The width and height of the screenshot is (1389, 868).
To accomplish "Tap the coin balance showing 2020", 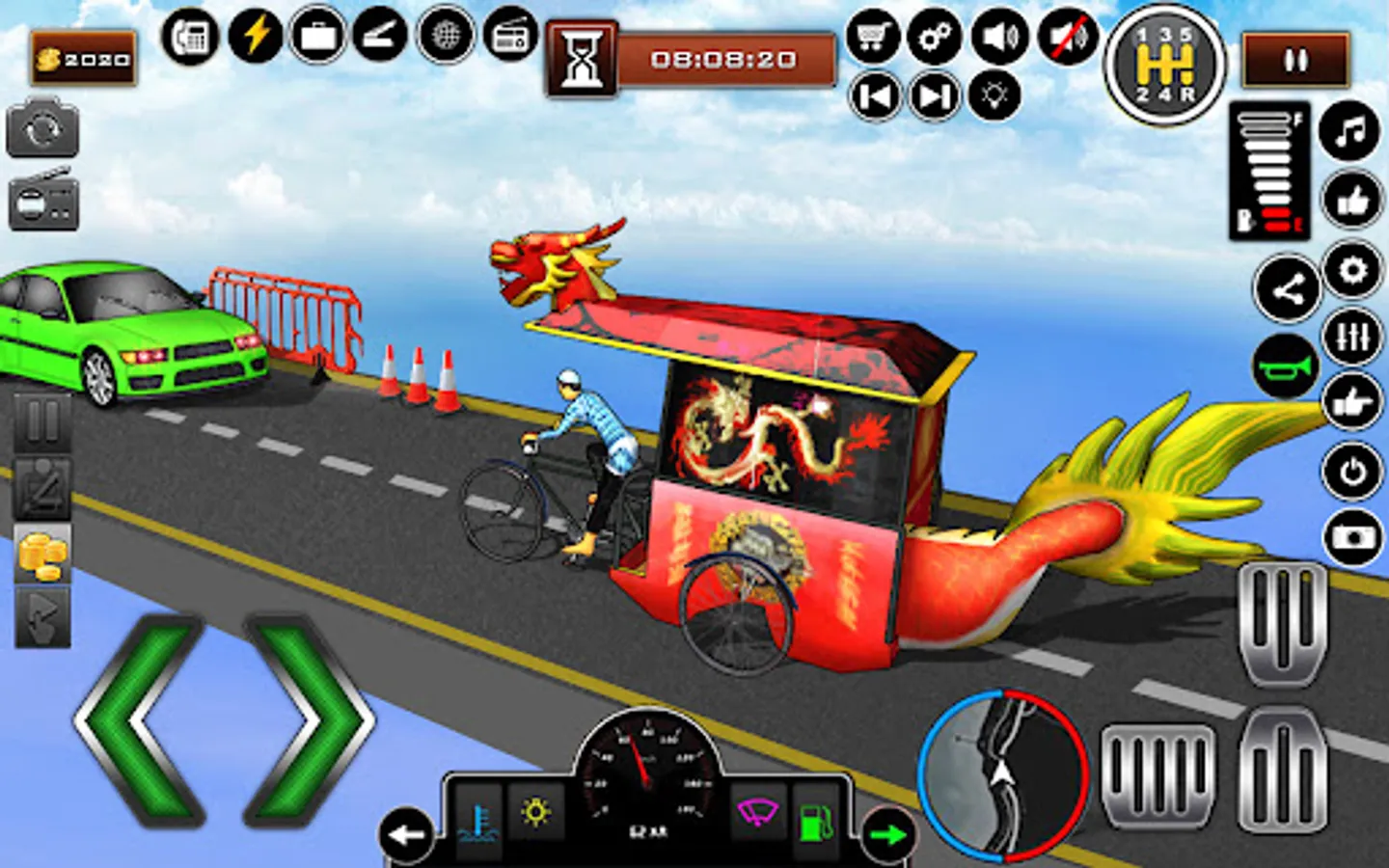I will click(x=82, y=57).
